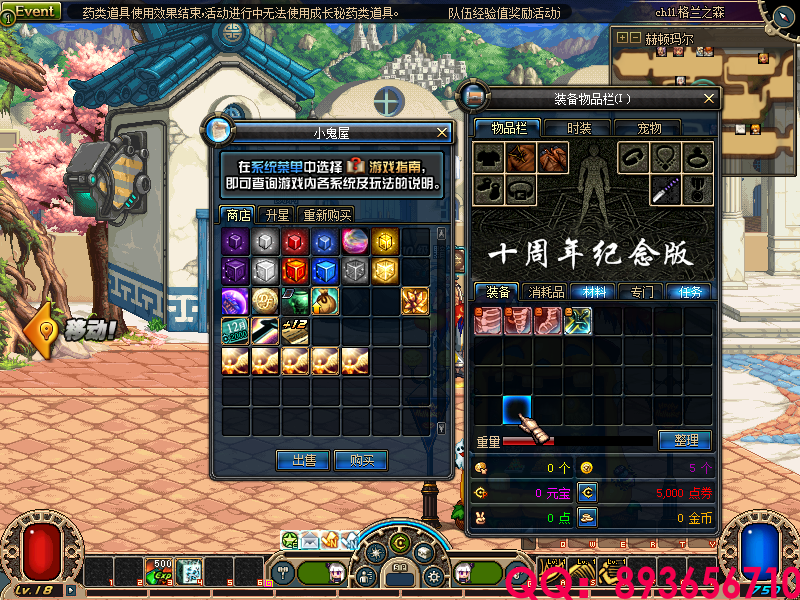Choose the money bag item in shop
800x600 pixels.
(326, 301)
